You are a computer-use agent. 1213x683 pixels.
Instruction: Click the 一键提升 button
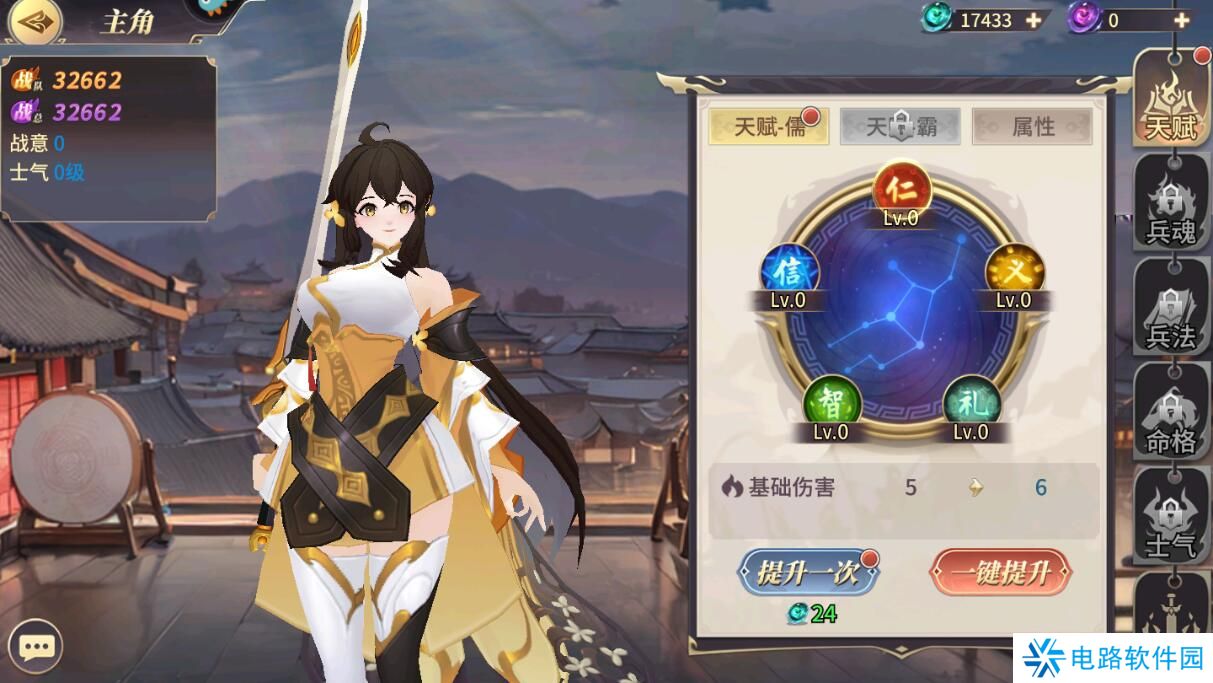point(1000,573)
